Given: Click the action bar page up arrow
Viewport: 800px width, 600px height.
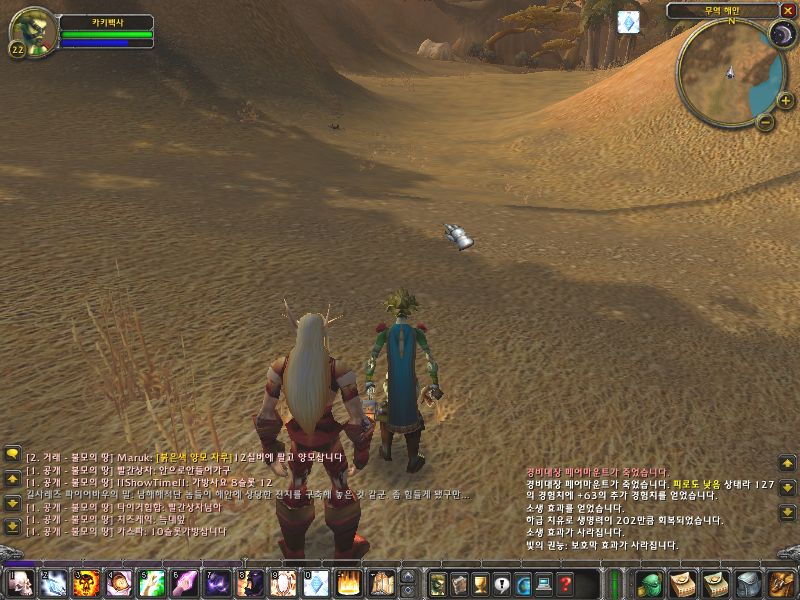Looking at the screenshot, I should pyautogui.click(x=408, y=575).
